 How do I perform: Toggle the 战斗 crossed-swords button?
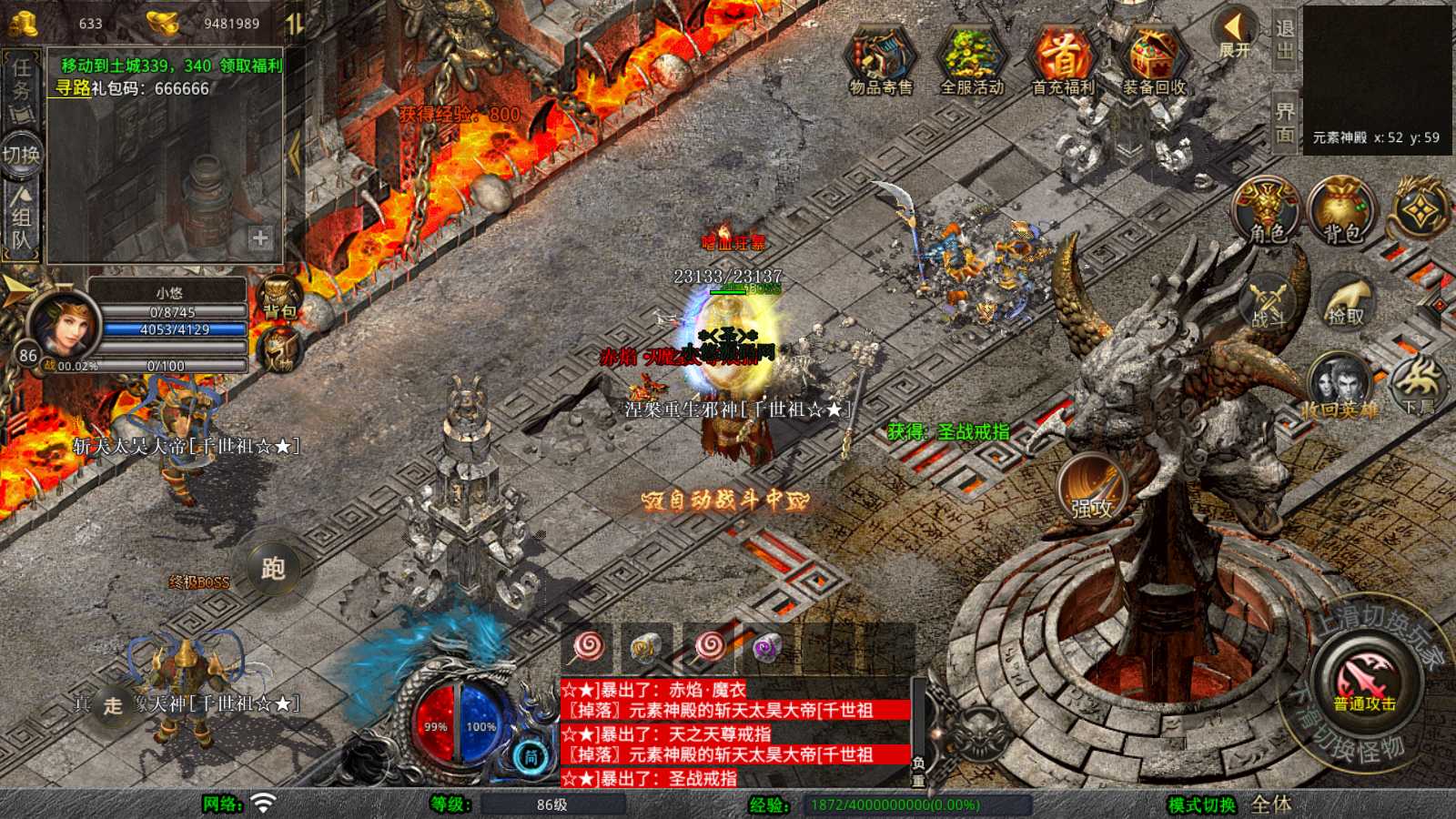point(1268,302)
